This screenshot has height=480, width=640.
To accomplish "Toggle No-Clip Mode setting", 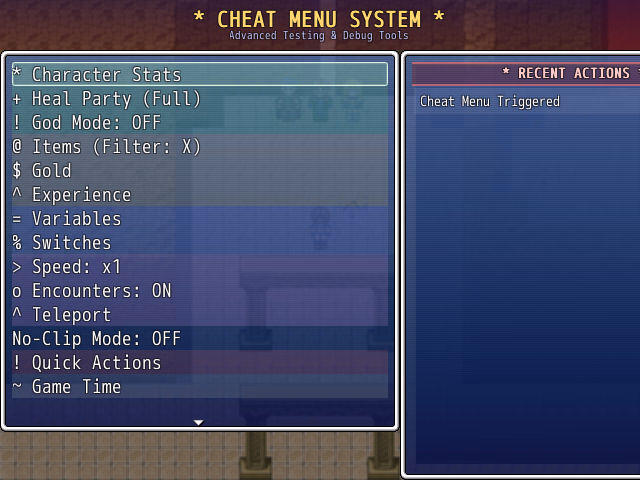I will tap(199, 339).
